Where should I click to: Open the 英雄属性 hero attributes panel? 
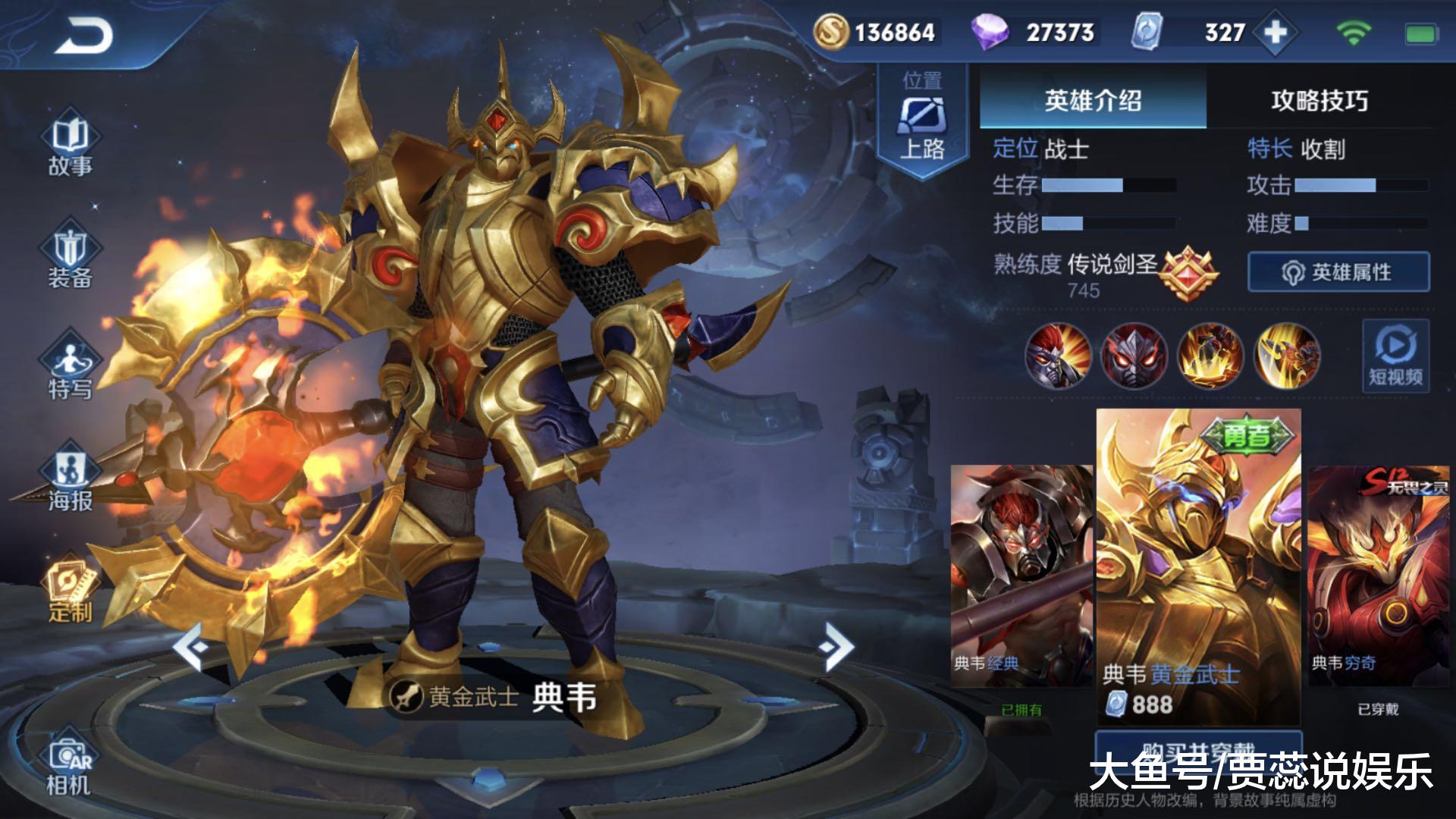(x=1338, y=271)
